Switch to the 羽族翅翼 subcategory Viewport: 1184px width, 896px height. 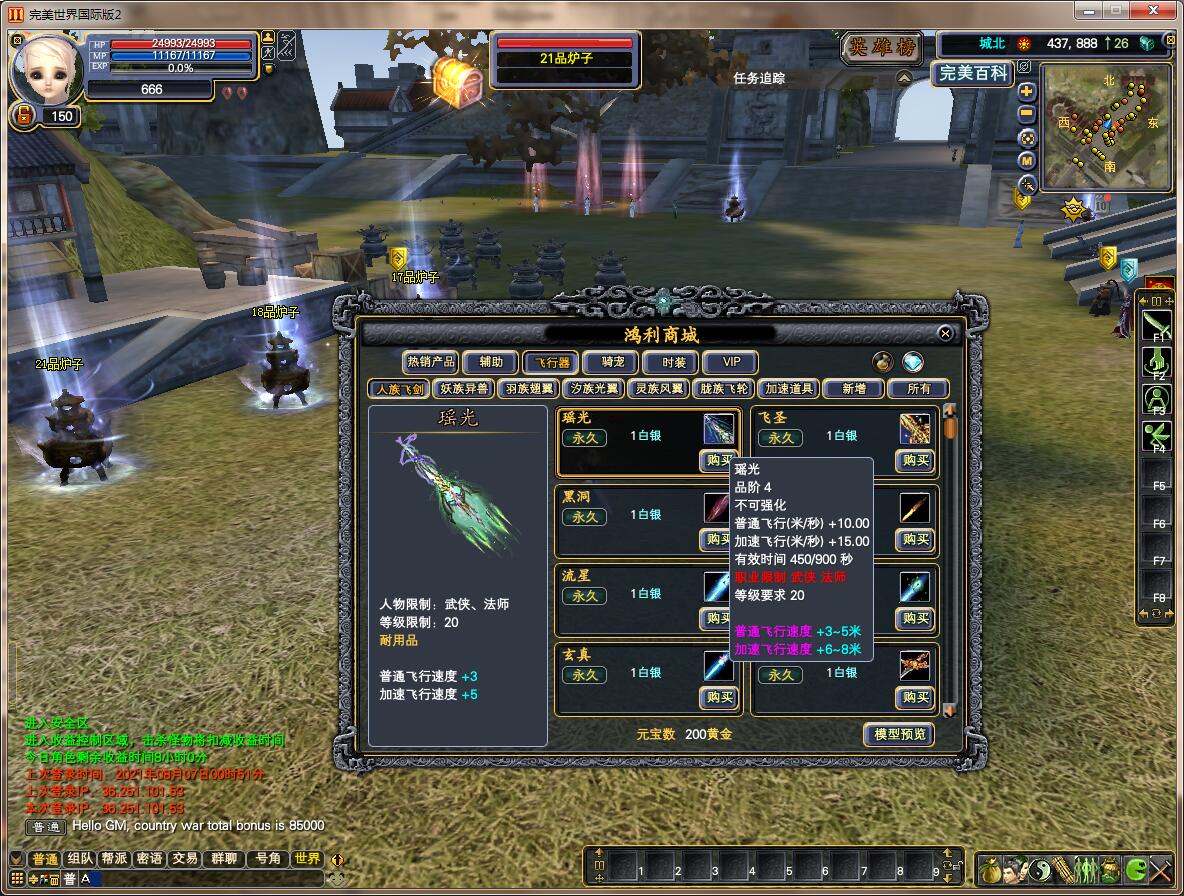click(x=528, y=388)
